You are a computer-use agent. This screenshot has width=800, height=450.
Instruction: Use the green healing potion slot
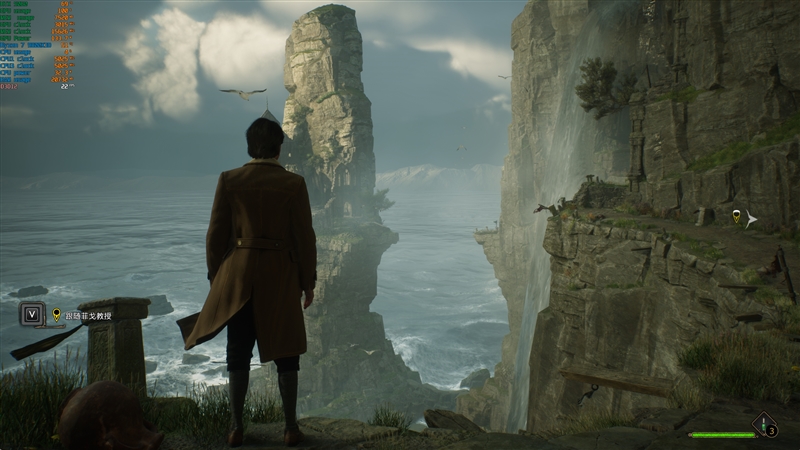point(765,425)
